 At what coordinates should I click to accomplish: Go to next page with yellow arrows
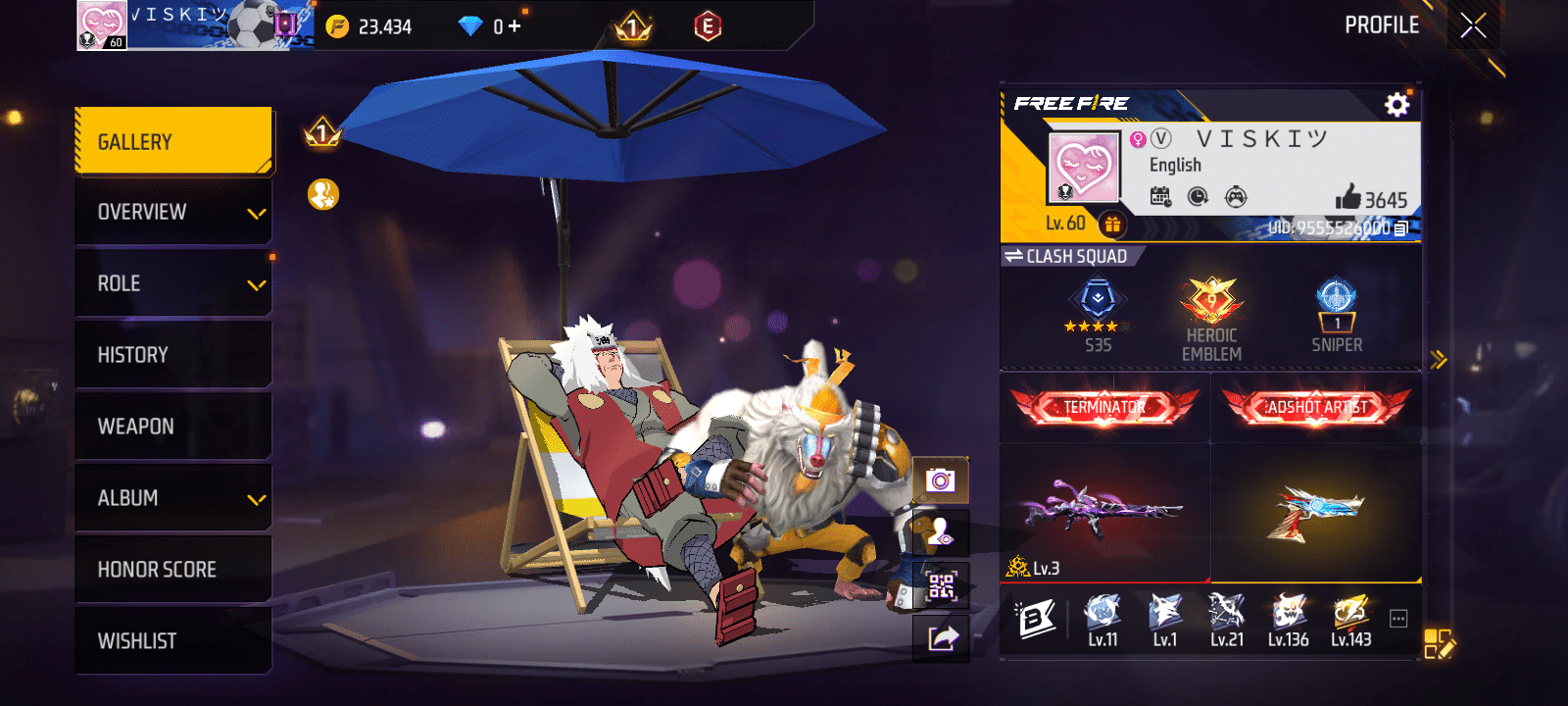(1439, 360)
